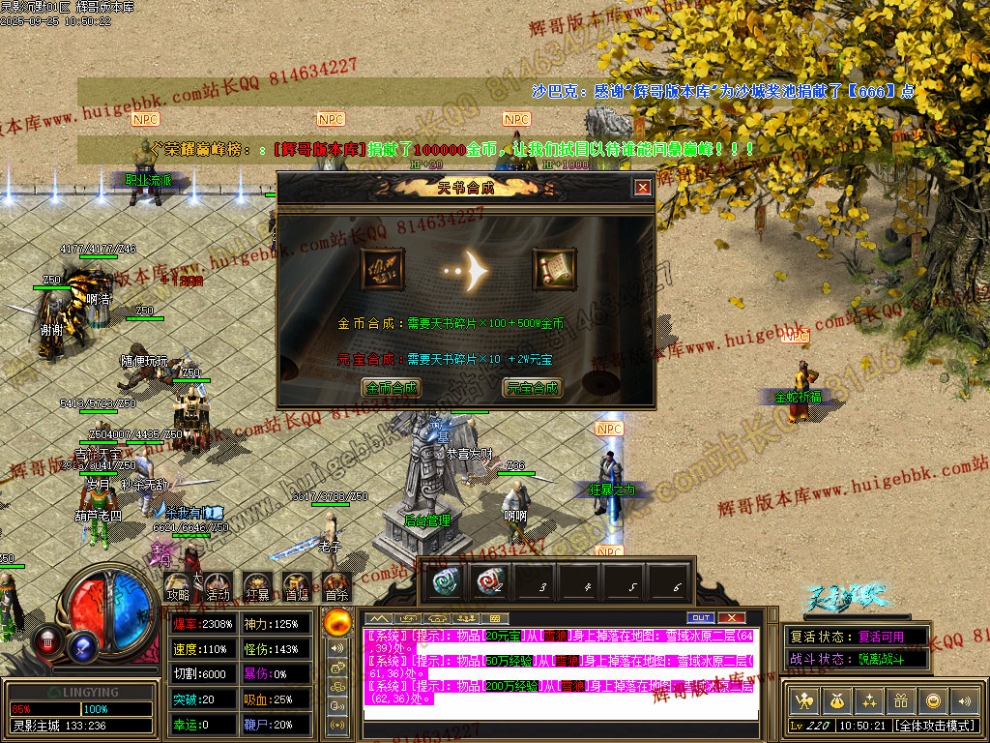The height and width of the screenshot is (743, 990).
Task: Click the OUT button on the chat panel
Action: pos(701,618)
